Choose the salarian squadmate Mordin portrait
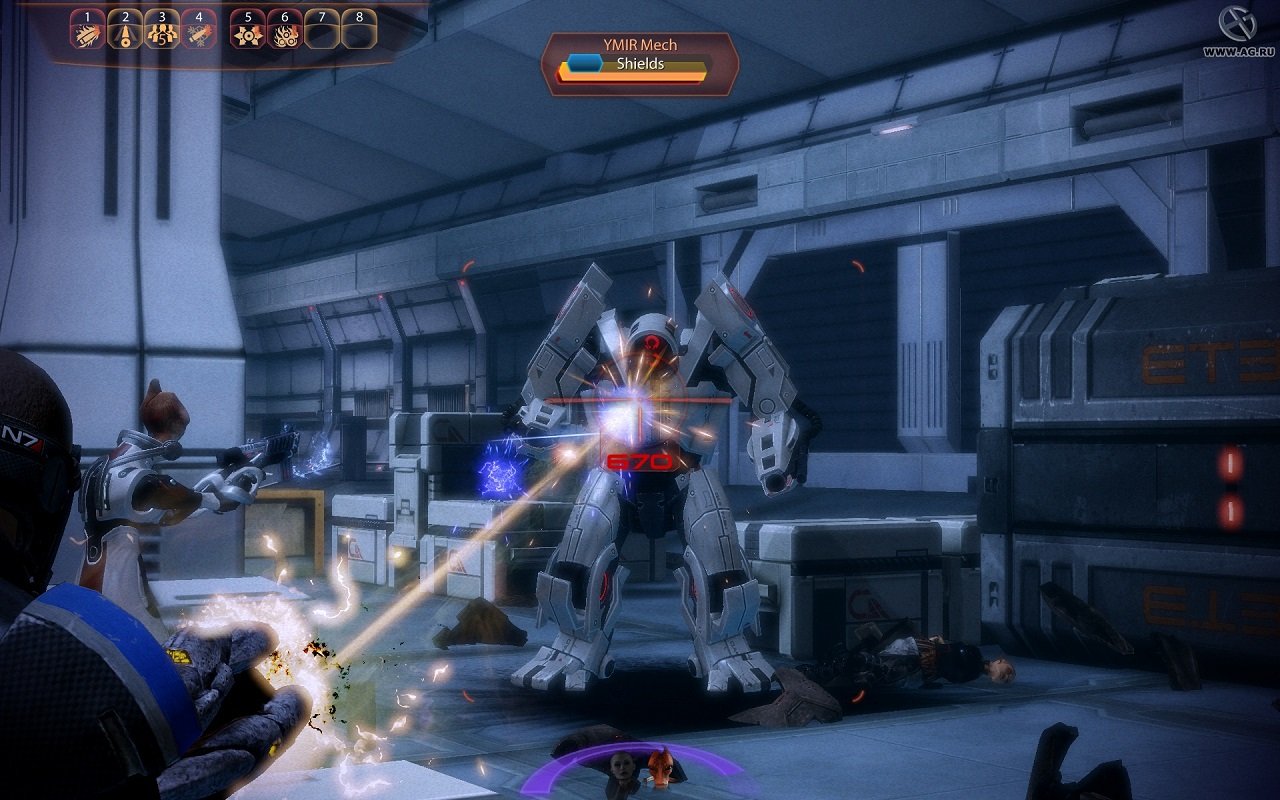 click(660, 767)
